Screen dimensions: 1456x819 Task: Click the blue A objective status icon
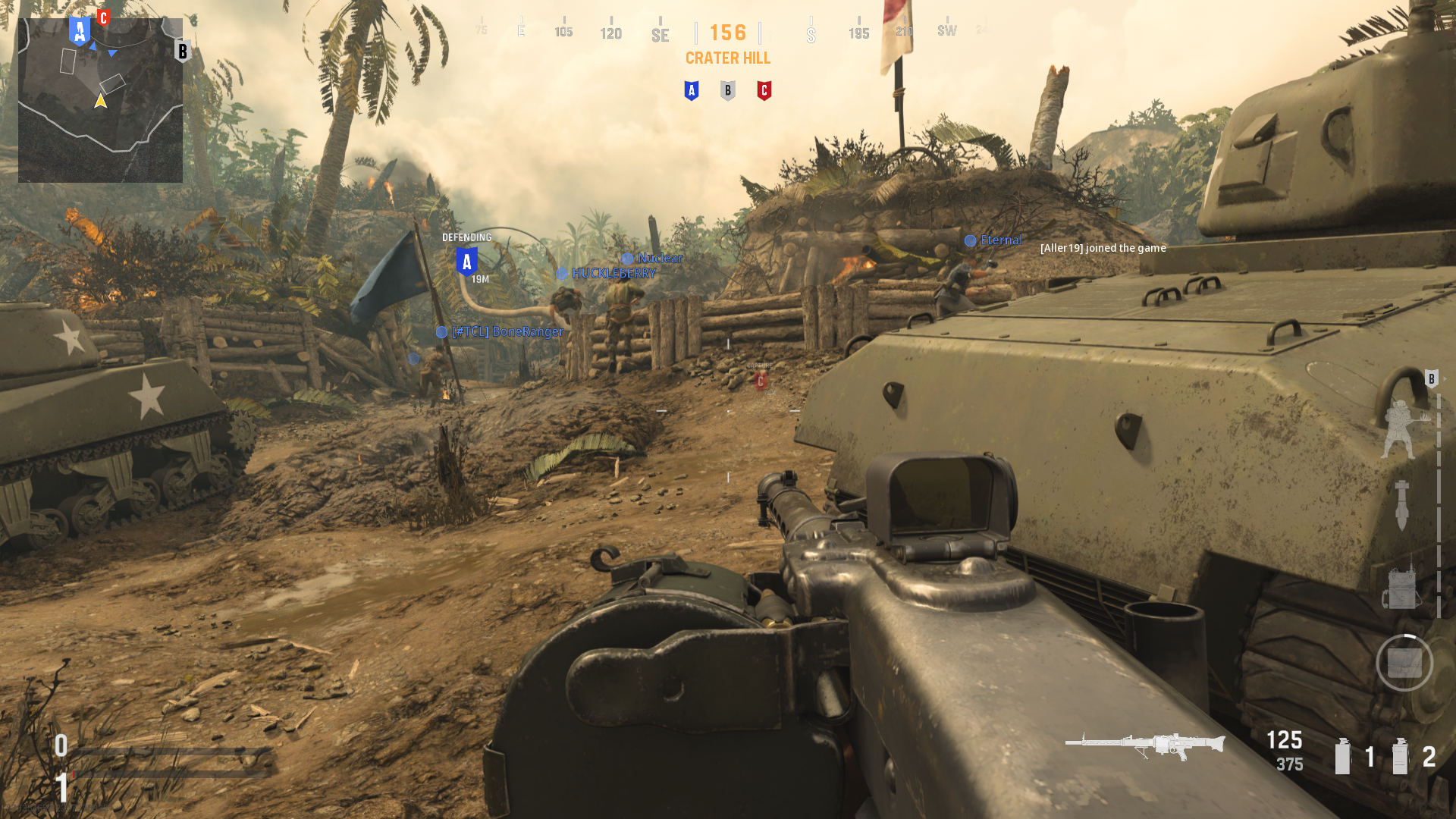click(x=691, y=91)
